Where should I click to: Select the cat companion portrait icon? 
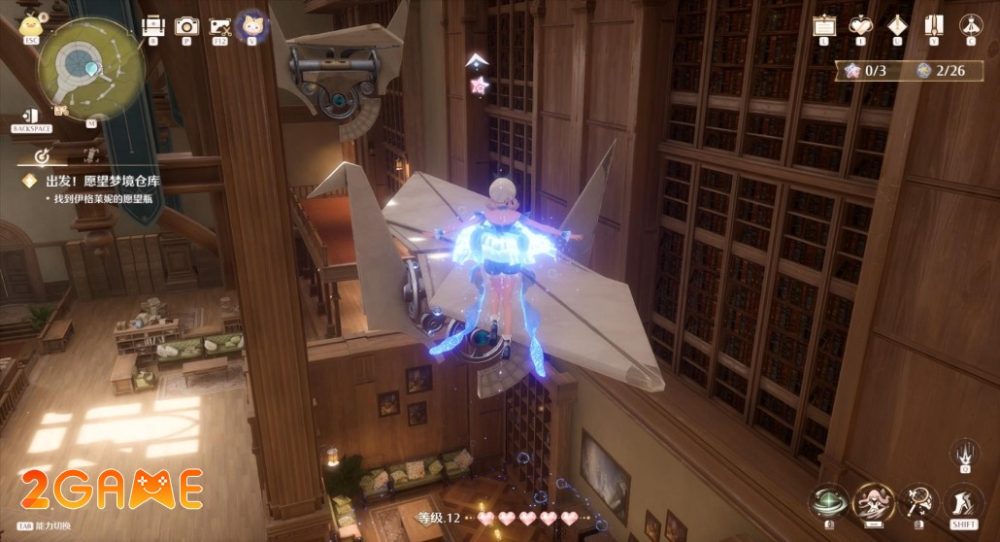pyautogui.click(x=250, y=25)
